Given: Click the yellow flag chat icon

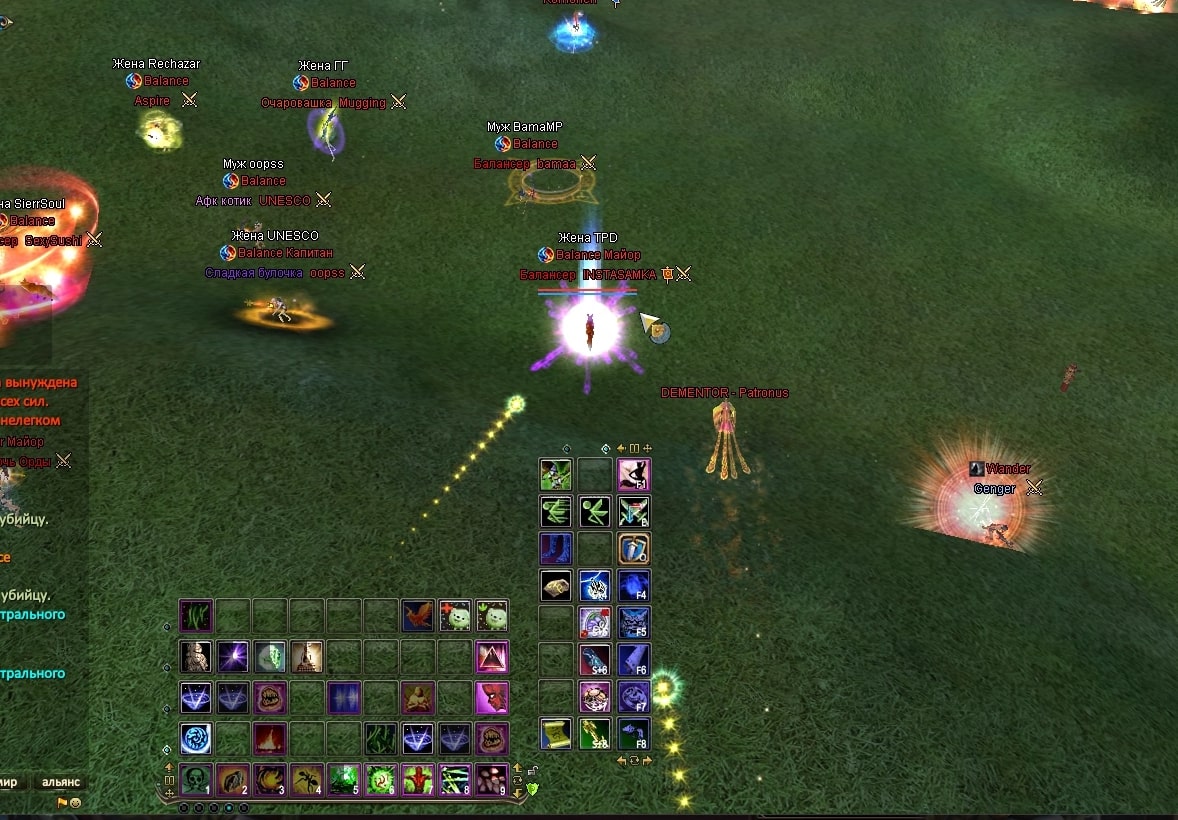Looking at the screenshot, I should pos(62,803).
